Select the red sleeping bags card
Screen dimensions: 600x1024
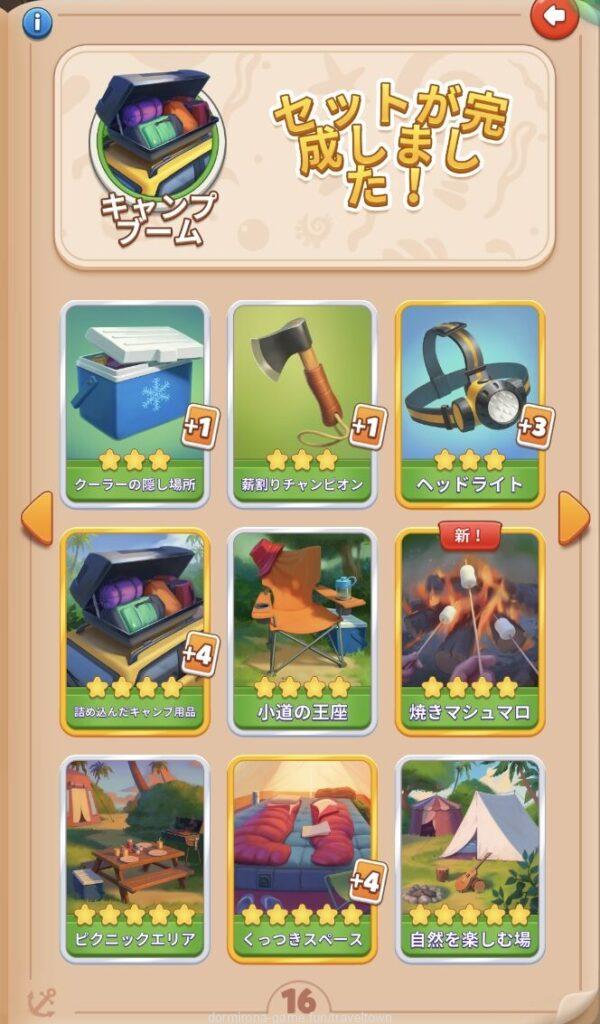click(x=302, y=859)
